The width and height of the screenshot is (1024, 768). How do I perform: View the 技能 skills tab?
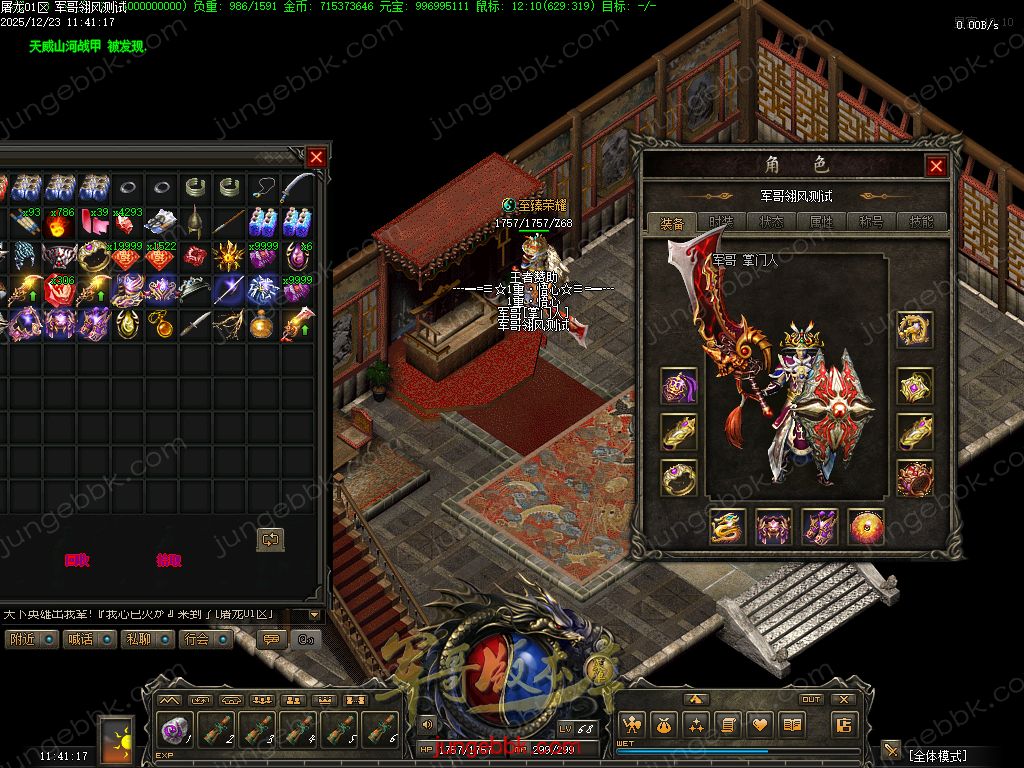[921, 222]
